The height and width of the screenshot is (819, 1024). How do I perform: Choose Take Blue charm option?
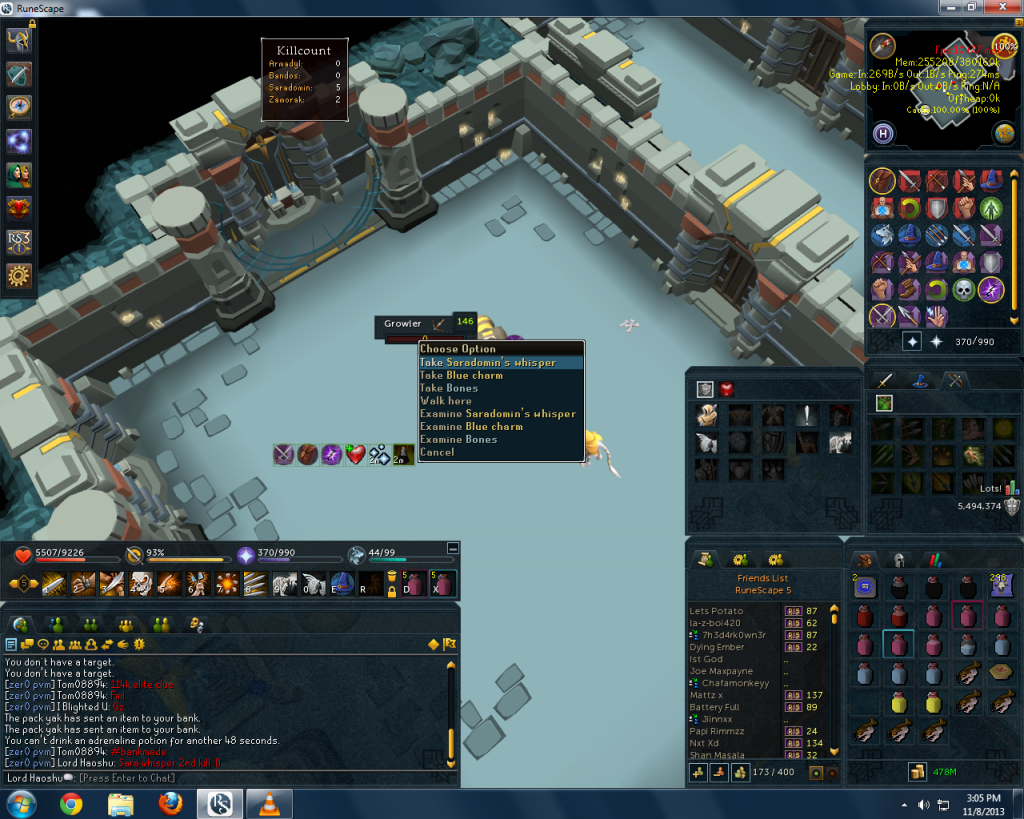(461, 376)
